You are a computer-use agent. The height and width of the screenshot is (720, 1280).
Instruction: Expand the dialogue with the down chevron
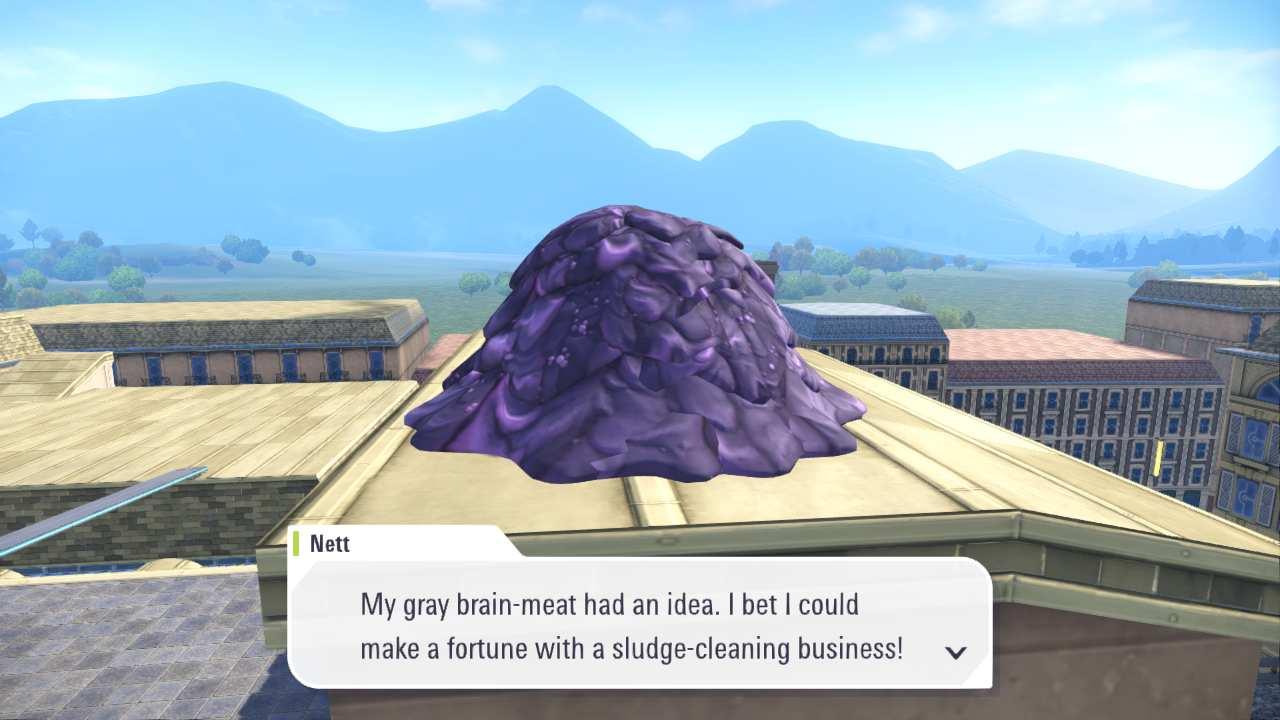(x=956, y=651)
